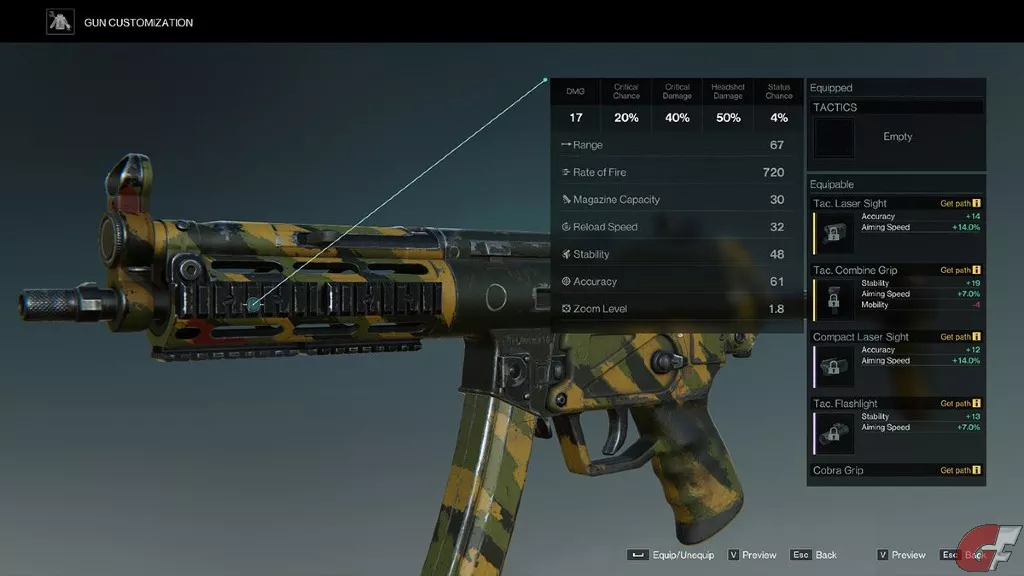Open Get path for Compact Laser Sight
1024x576 pixels.
(960, 337)
